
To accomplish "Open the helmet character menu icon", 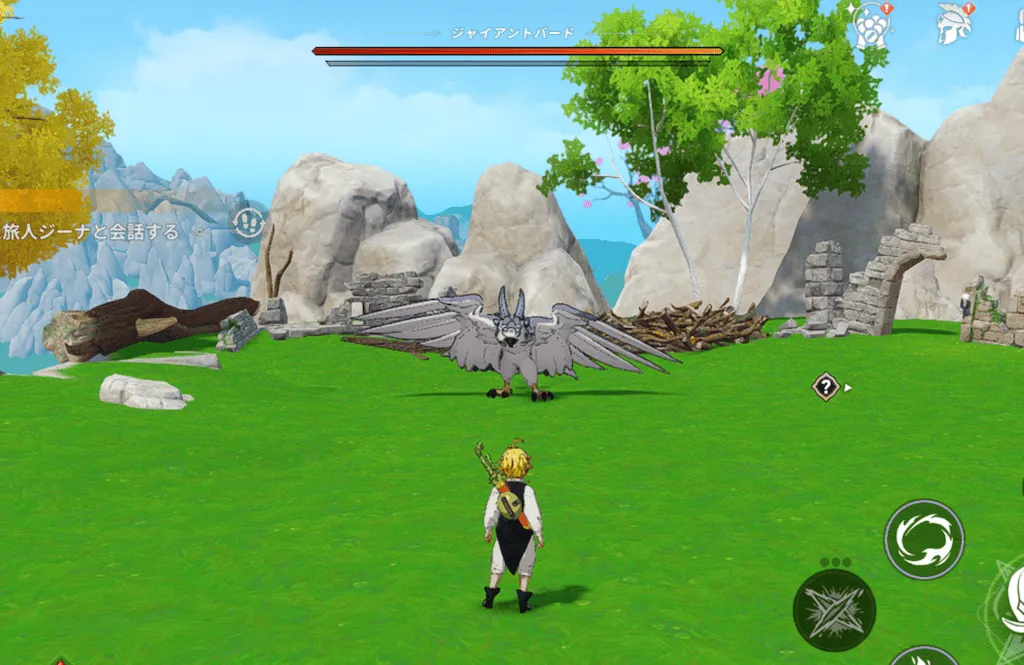I will tap(953, 24).
